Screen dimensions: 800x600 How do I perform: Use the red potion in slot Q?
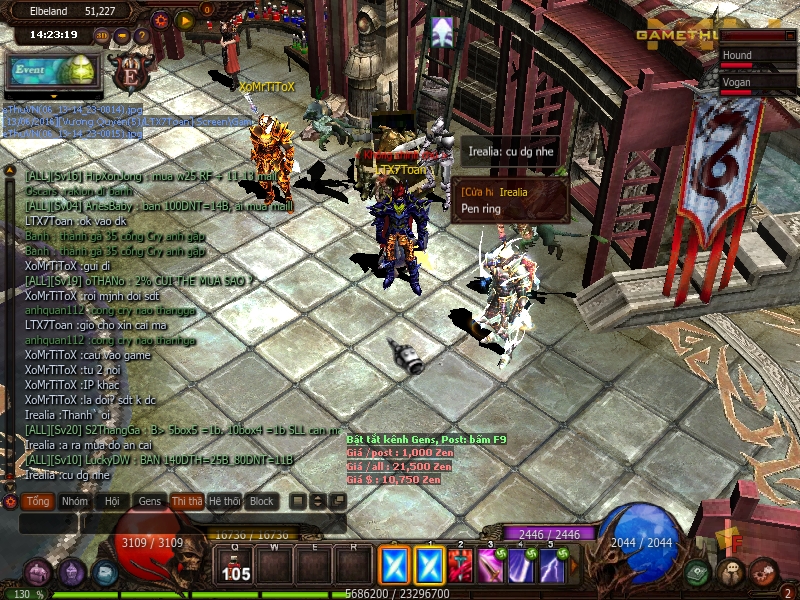pos(237,567)
